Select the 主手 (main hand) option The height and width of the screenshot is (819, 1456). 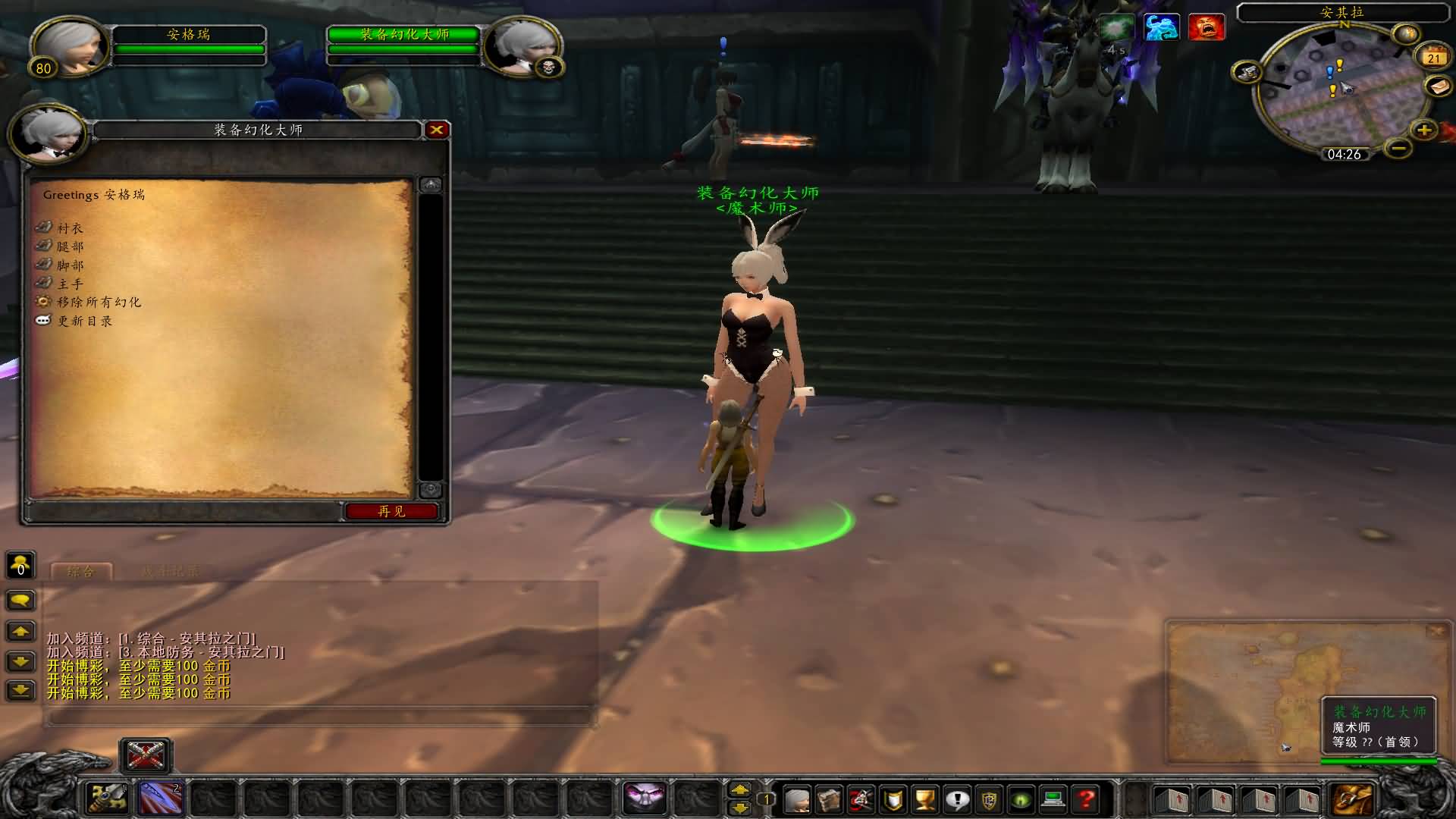pos(70,284)
